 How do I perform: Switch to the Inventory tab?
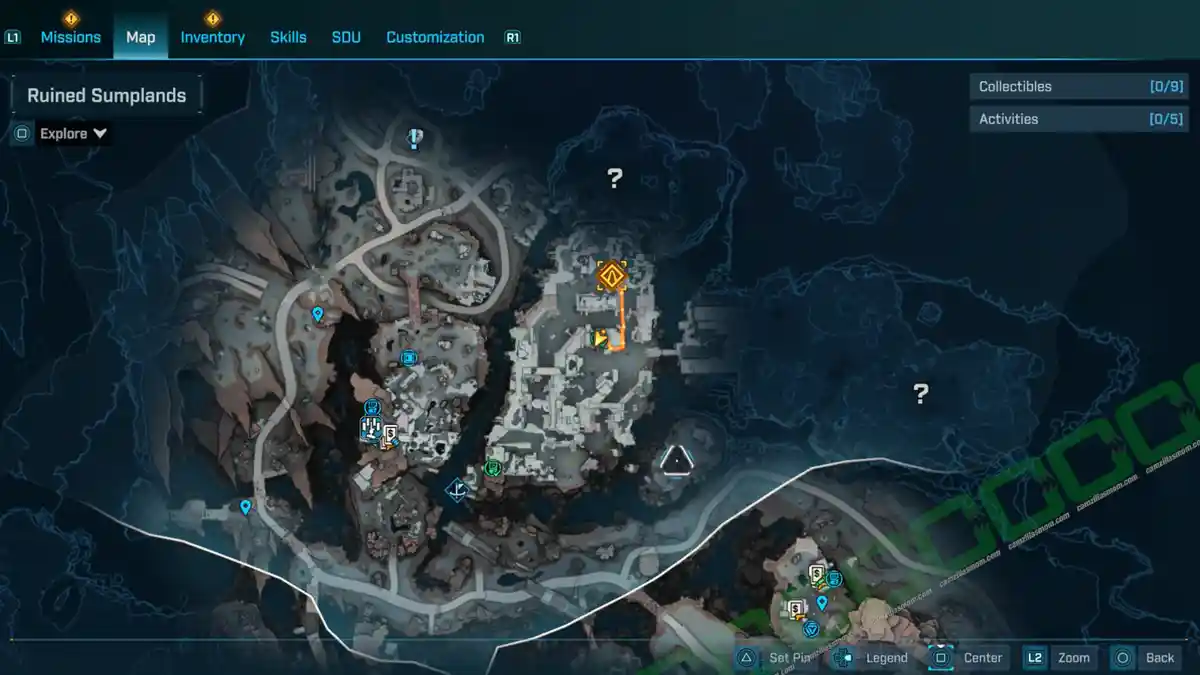[x=212, y=37]
